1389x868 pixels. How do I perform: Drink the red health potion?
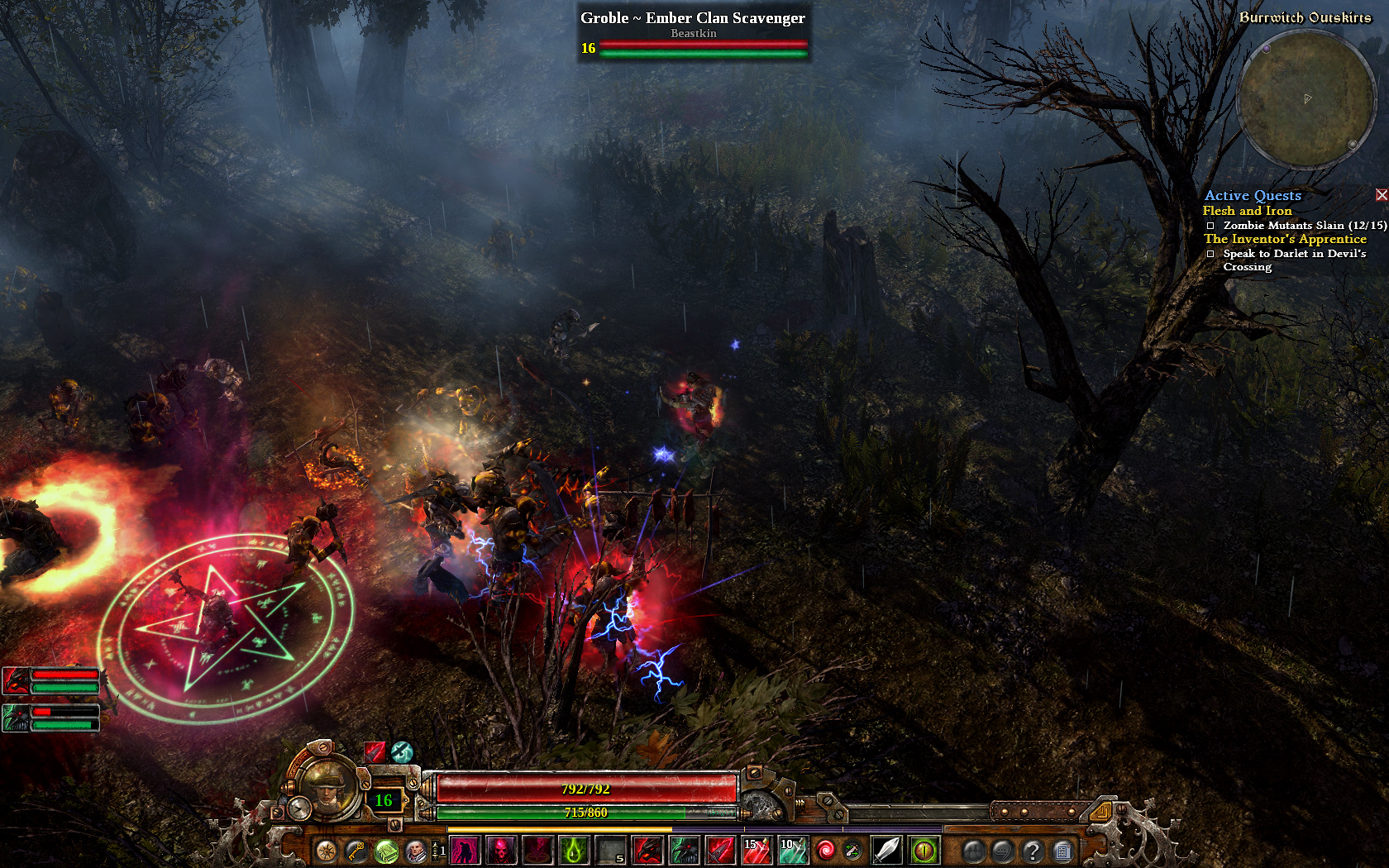click(757, 850)
